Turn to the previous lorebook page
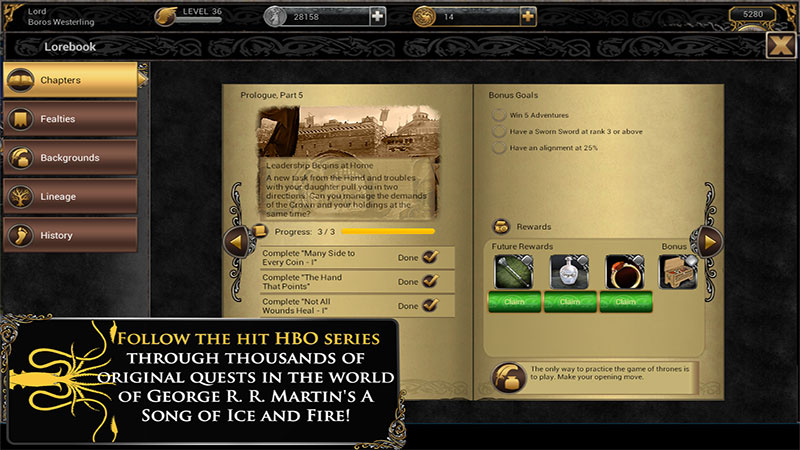This screenshot has width=800, height=450. point(236,241)
